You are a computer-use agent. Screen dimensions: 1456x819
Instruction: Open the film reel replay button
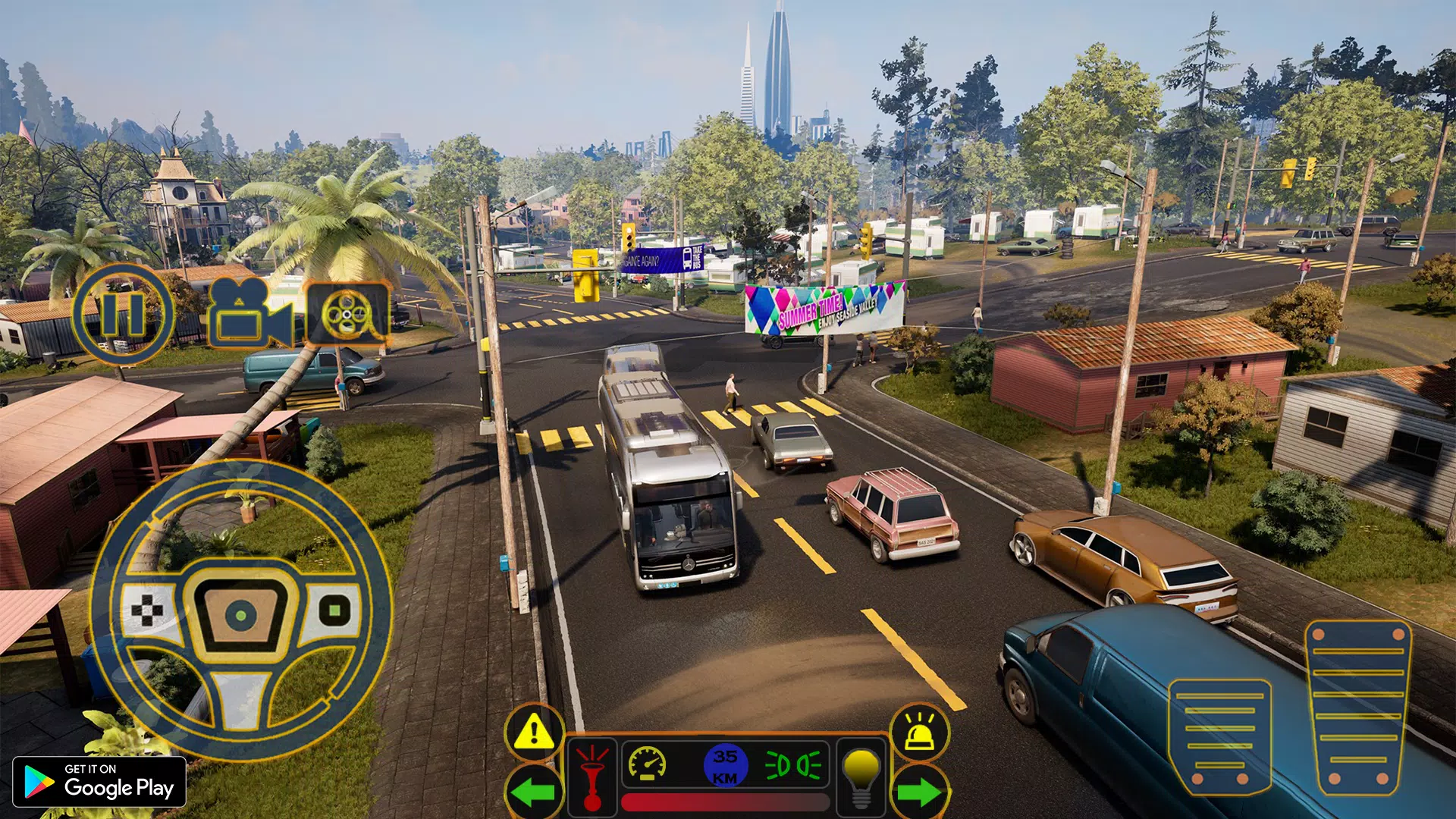pos(348,314)
